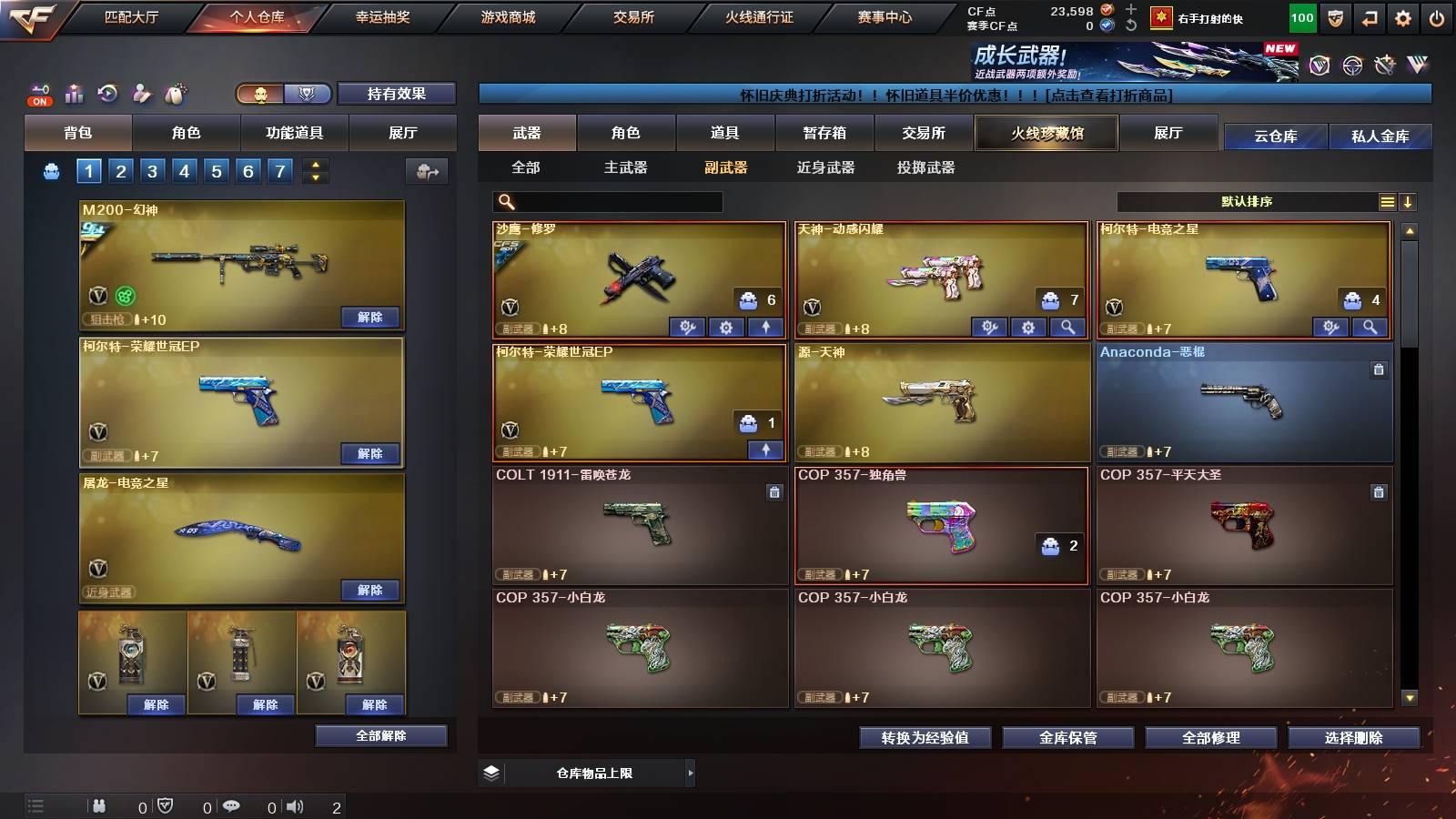Screen dimensions: 1456x819
Task: Click the list view icon beside 默认排序
Action: tap(1388, 201)
